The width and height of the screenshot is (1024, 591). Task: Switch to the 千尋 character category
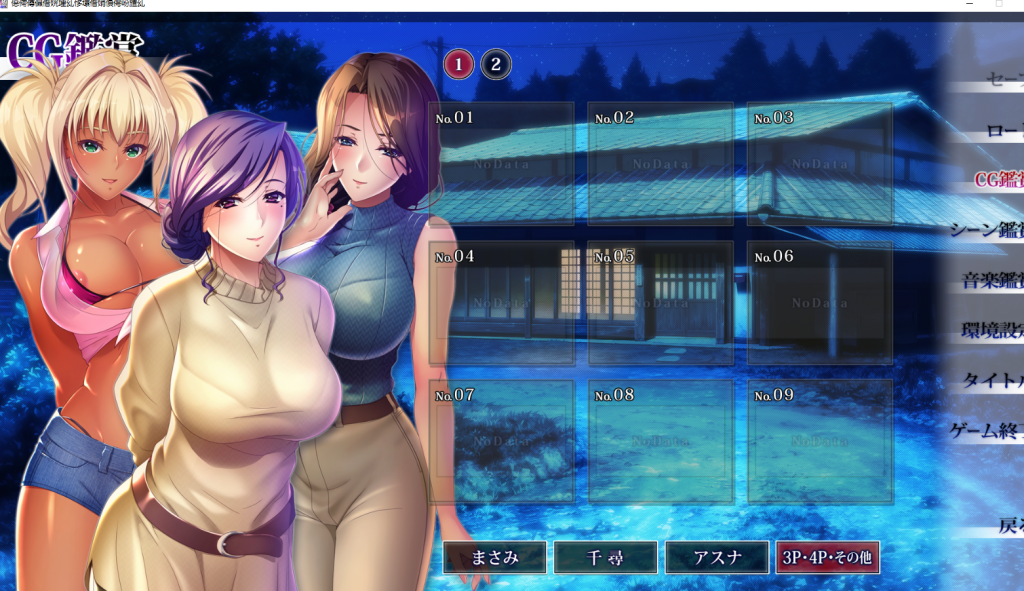605,558
